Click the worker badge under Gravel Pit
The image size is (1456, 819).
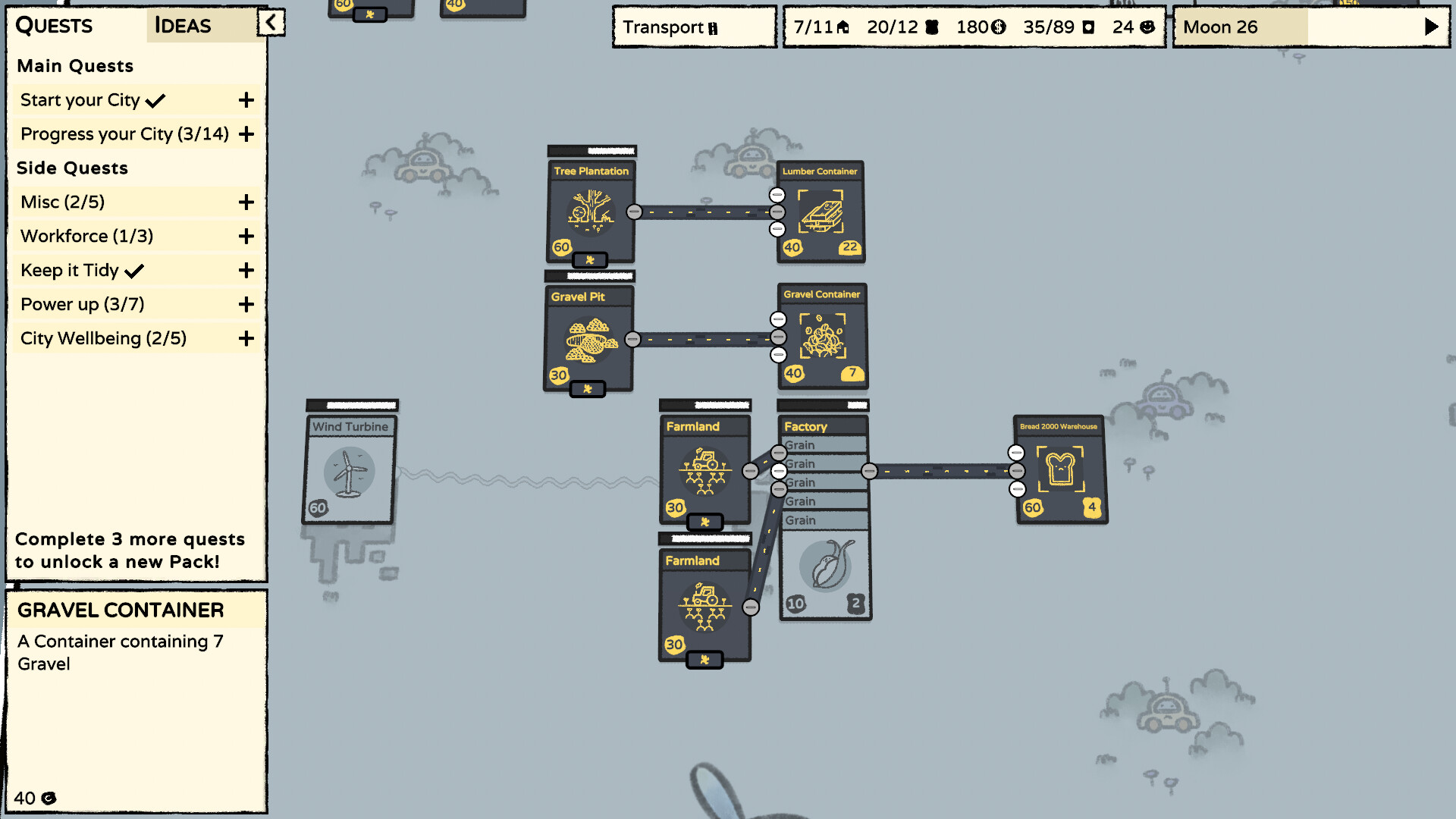tap(588, 389)
